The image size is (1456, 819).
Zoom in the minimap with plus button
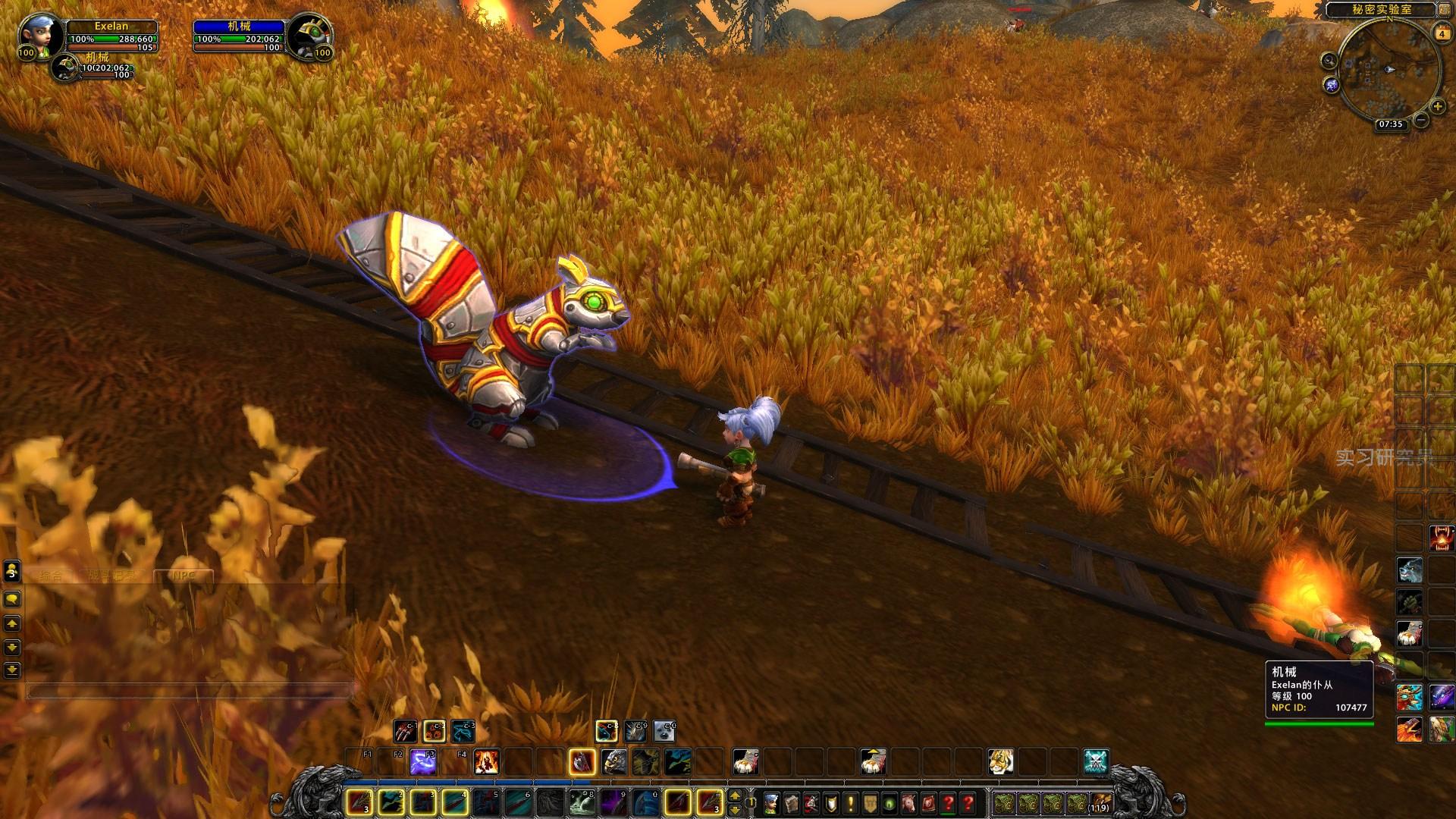[1438, 106]
